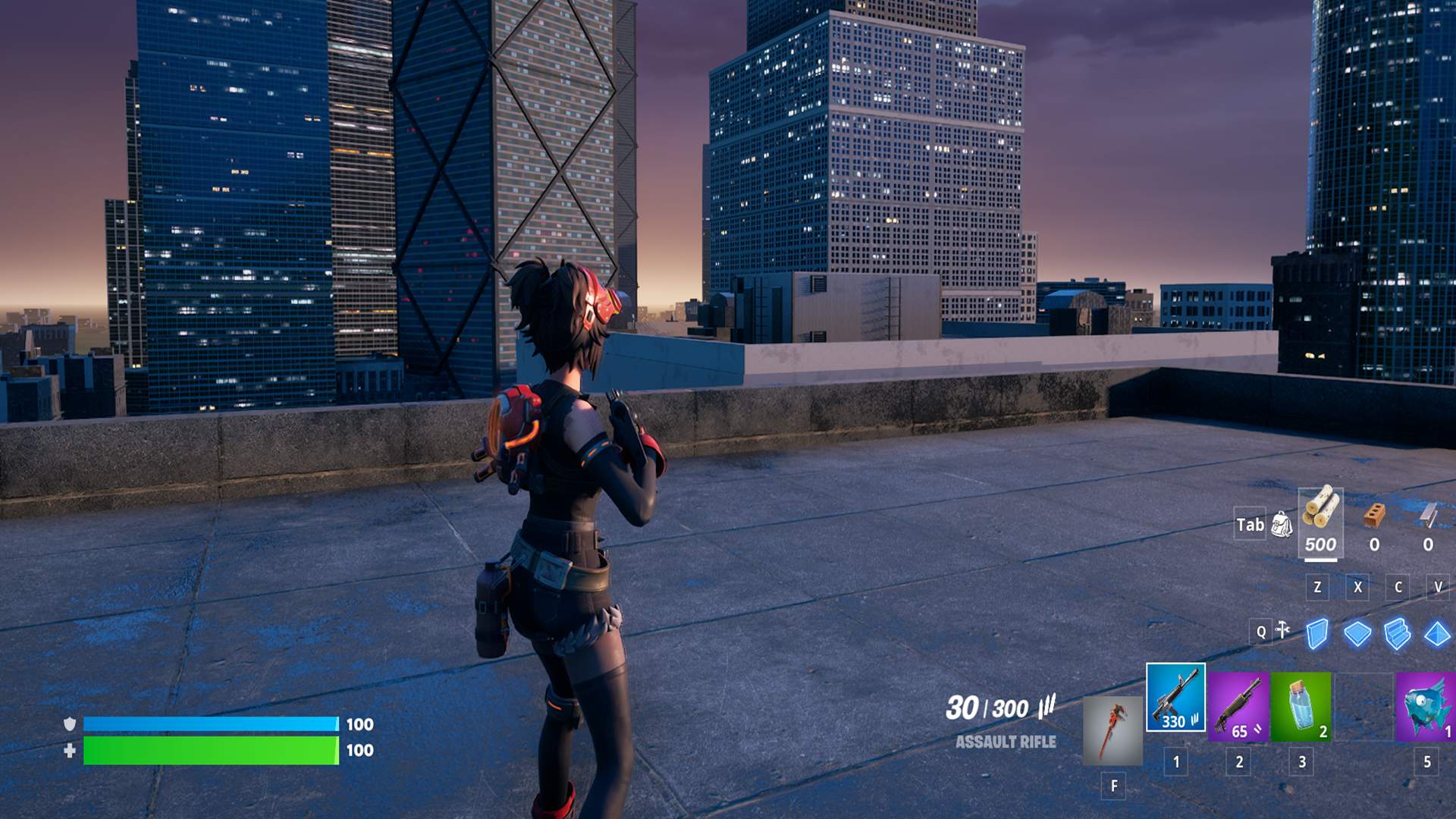Viewport: 1456px width, 819px height.
Task: Choose the shield potion slot
Action: [1301, 707]
